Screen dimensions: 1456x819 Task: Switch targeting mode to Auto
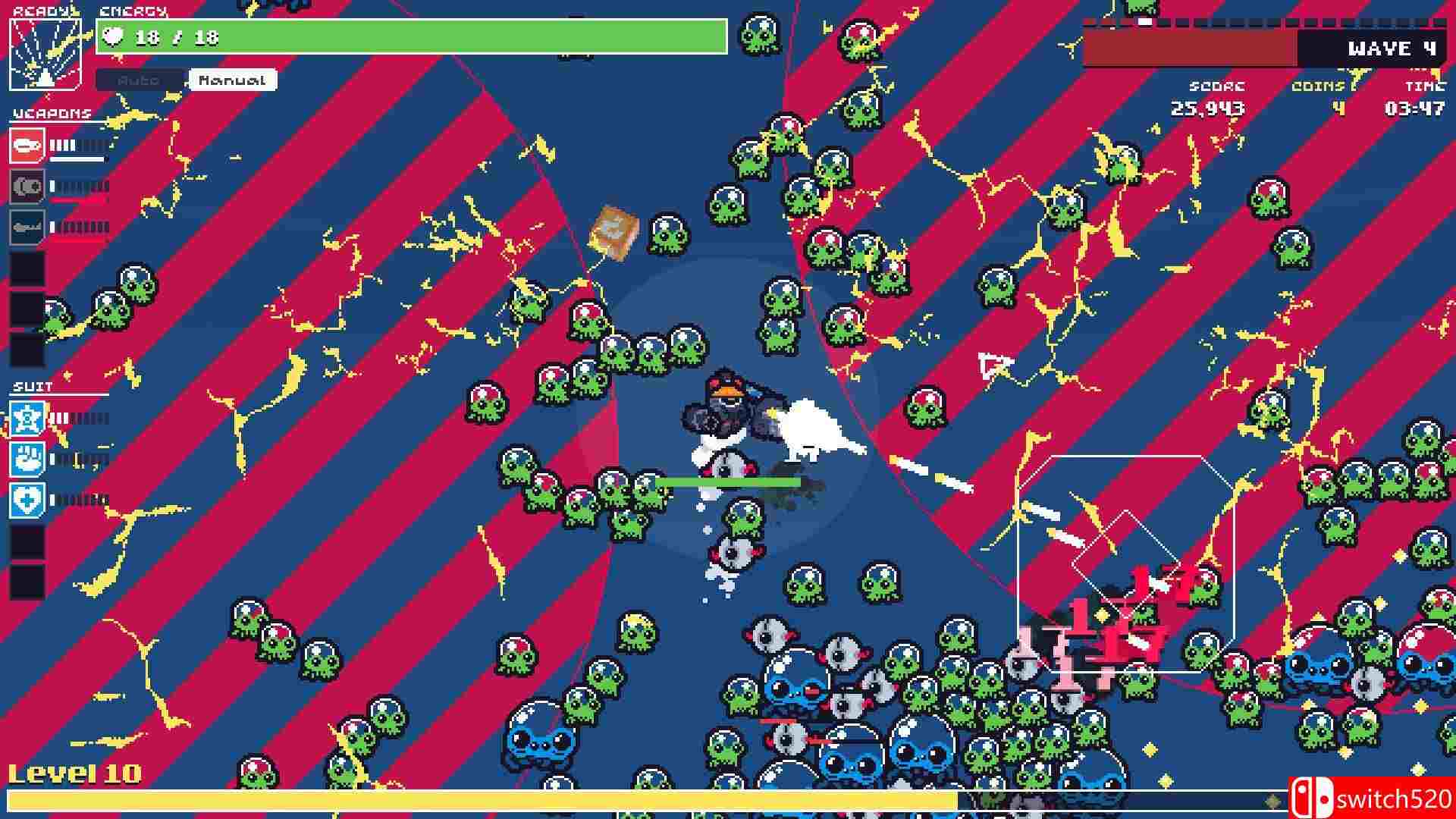point(140,80)
